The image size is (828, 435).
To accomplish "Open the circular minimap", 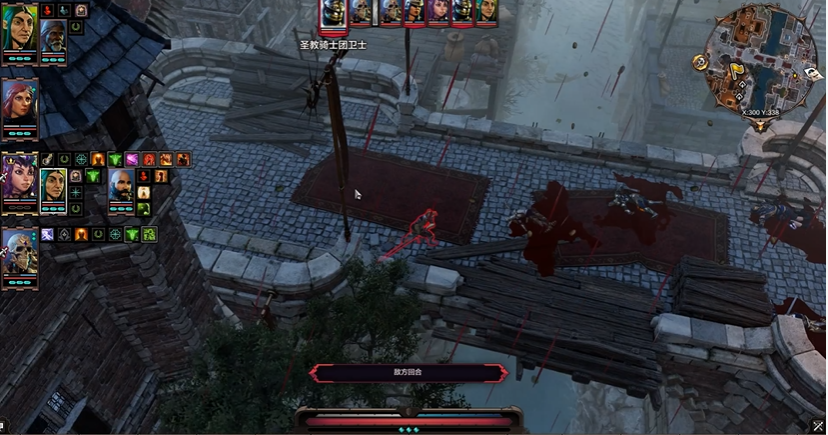I will 762,56.
